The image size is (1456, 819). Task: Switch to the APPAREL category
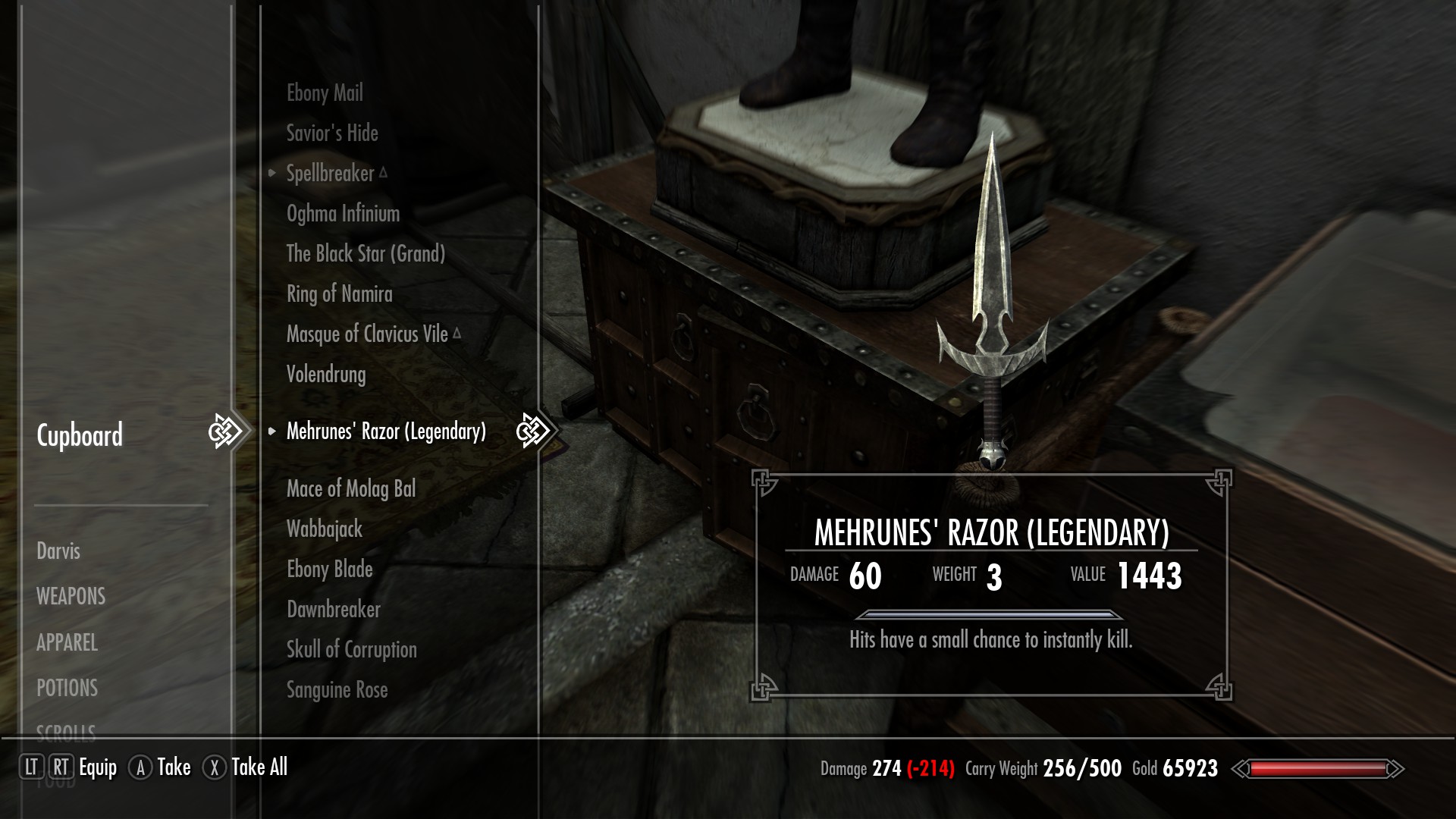(x=67, y=644)
